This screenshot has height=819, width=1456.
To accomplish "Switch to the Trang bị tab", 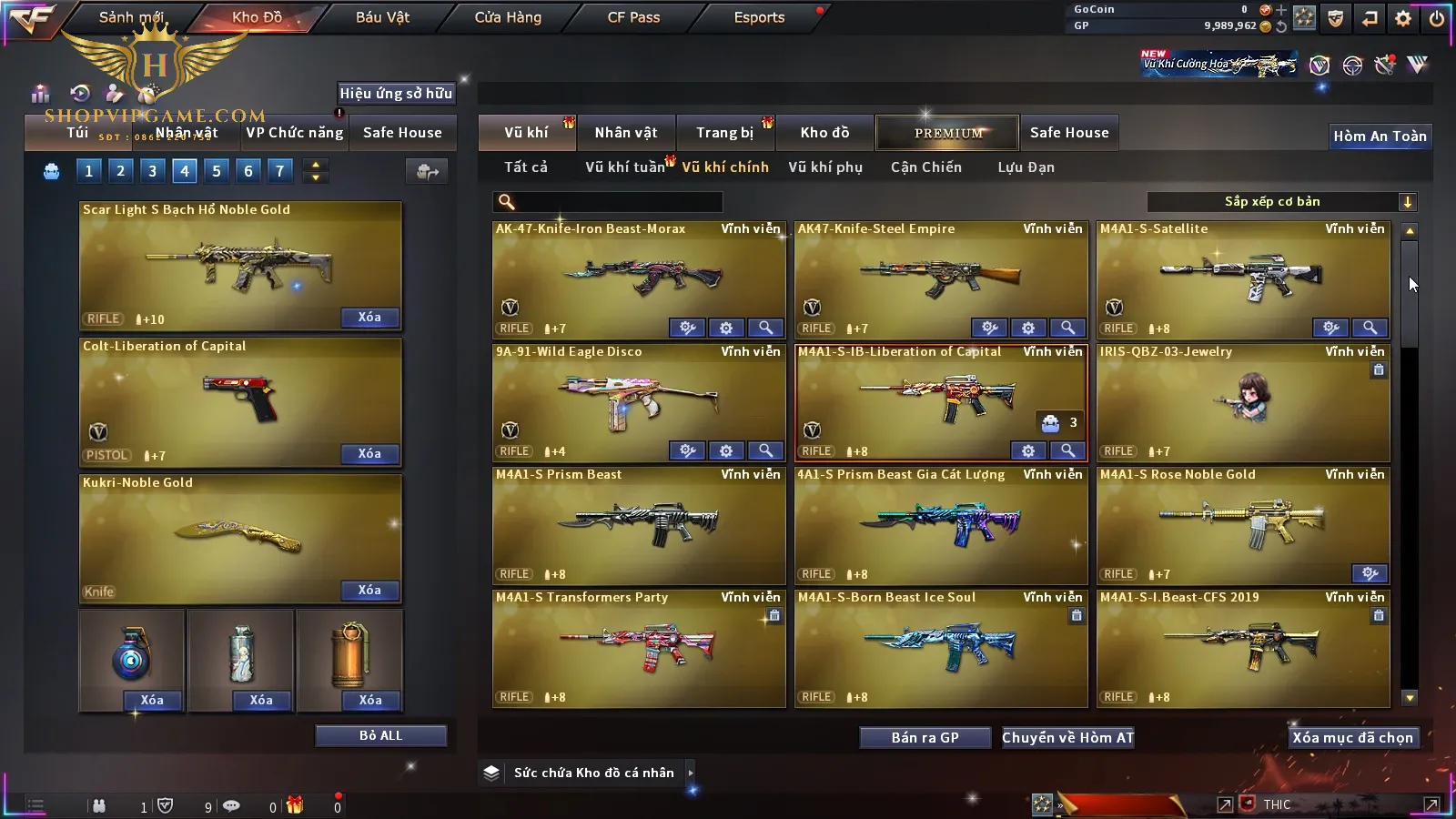I will pos(724,133).
